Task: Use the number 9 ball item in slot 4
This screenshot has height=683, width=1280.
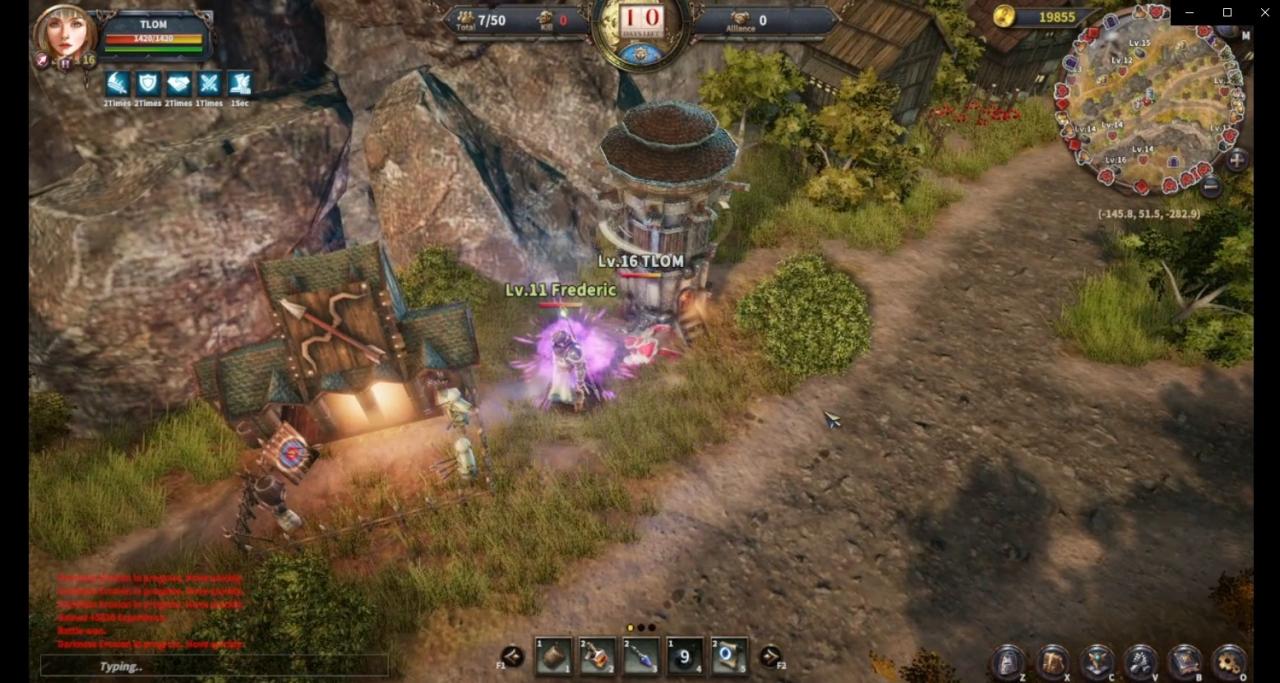Action: (685, 657)
